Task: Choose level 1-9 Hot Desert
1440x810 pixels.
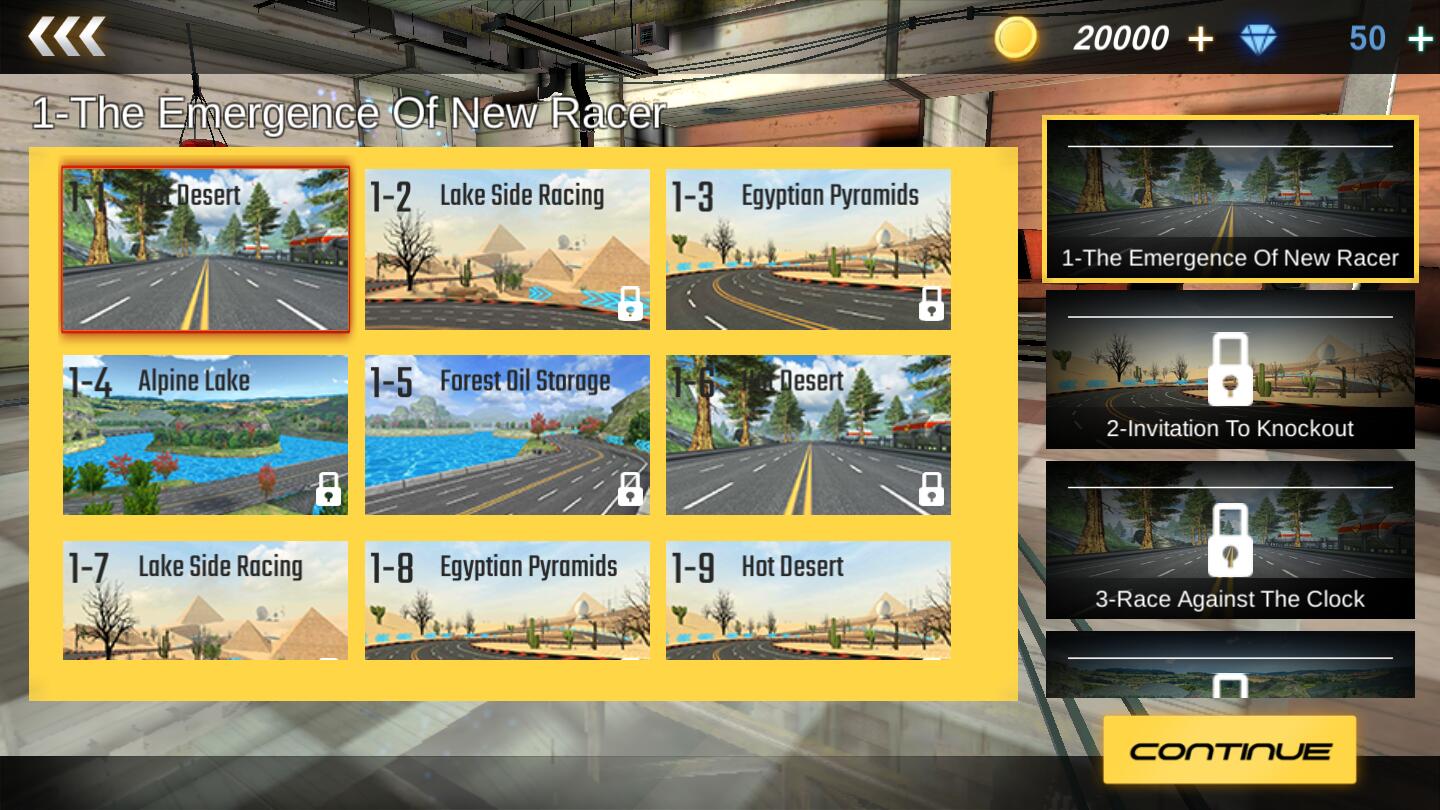Action: click(x=808, y=600)
